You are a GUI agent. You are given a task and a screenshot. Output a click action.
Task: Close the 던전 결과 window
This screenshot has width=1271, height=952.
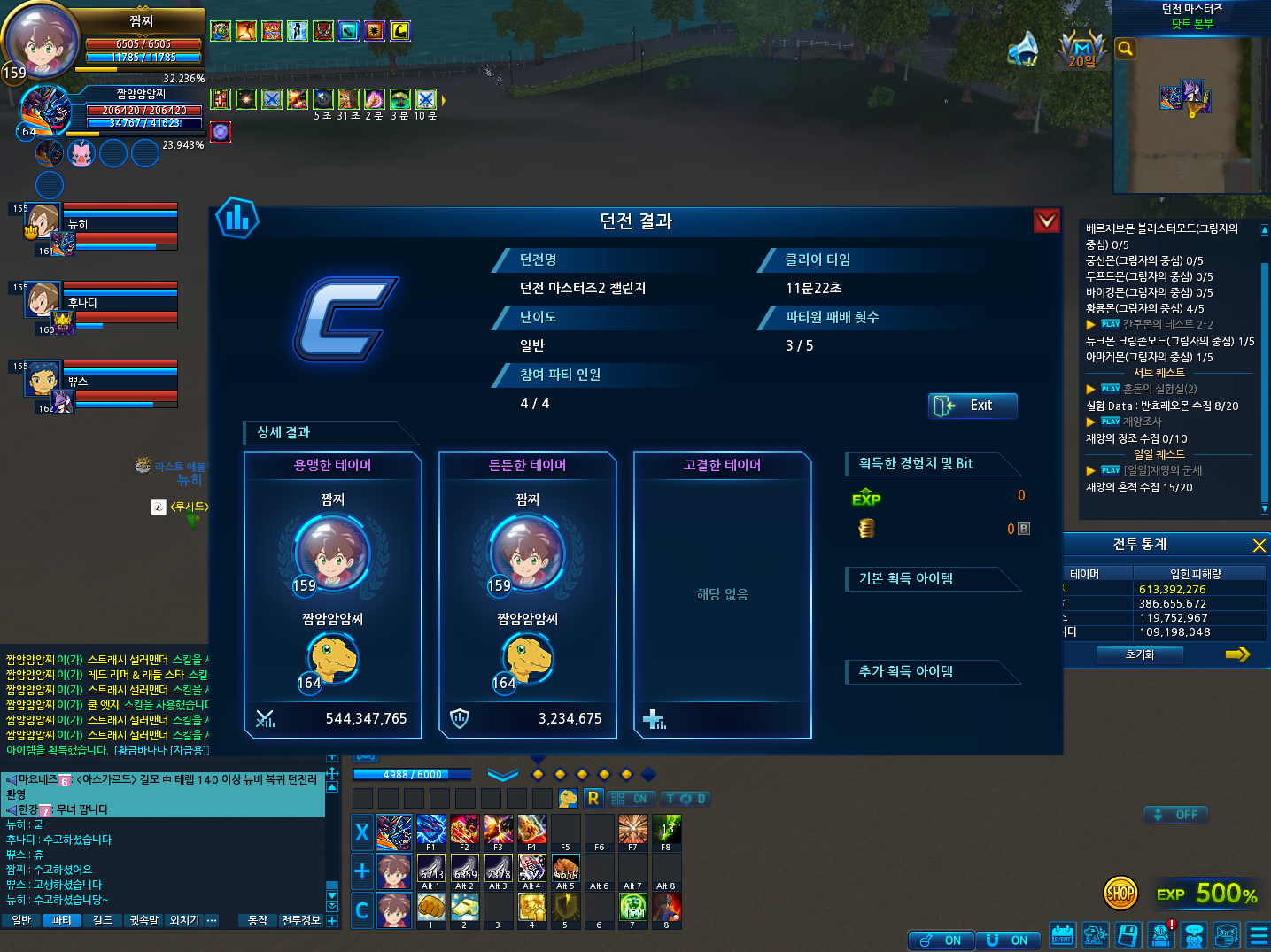pos(1047,221)
